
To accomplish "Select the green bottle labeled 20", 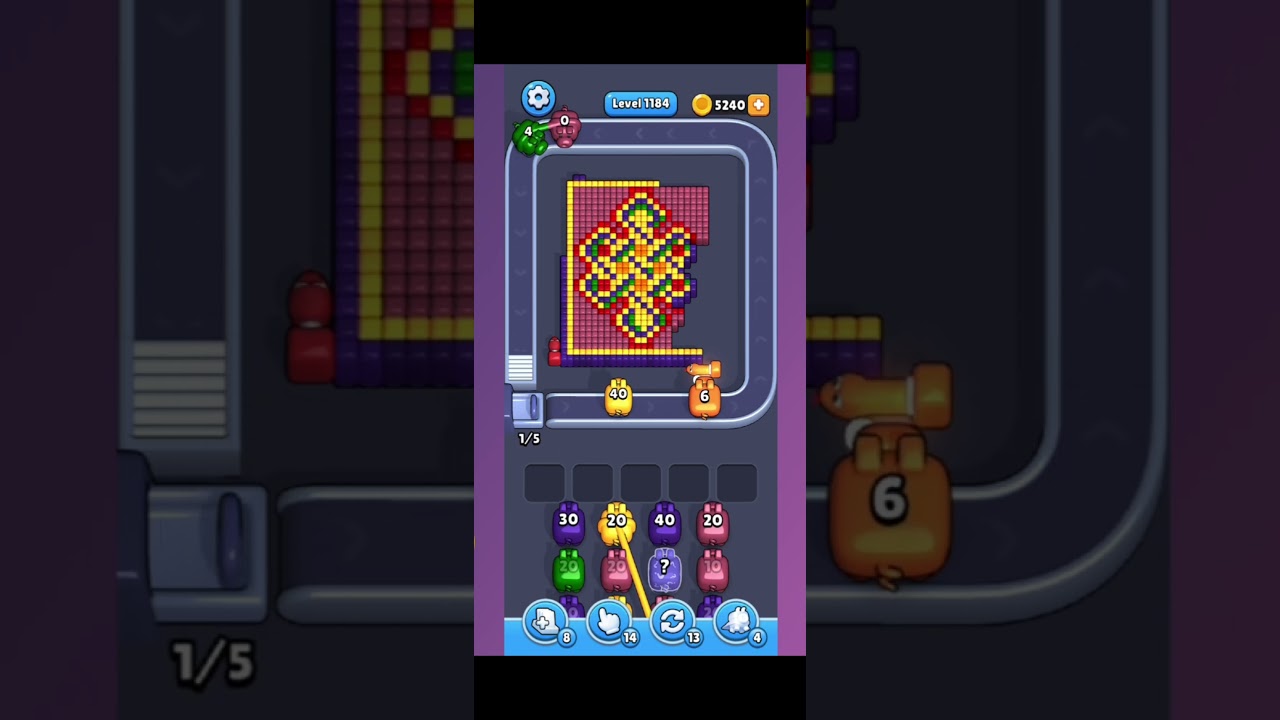I will tap(568, 567).
